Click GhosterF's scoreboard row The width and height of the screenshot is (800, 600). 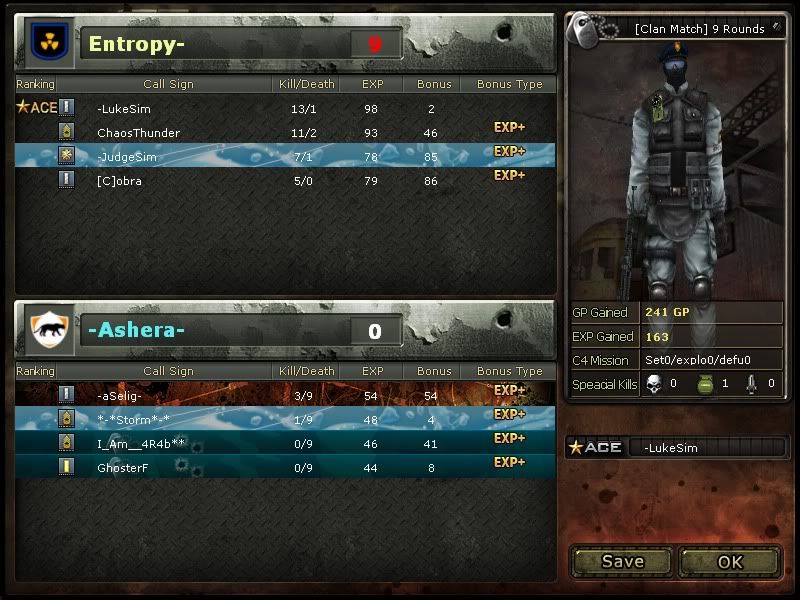coord(285,467)
